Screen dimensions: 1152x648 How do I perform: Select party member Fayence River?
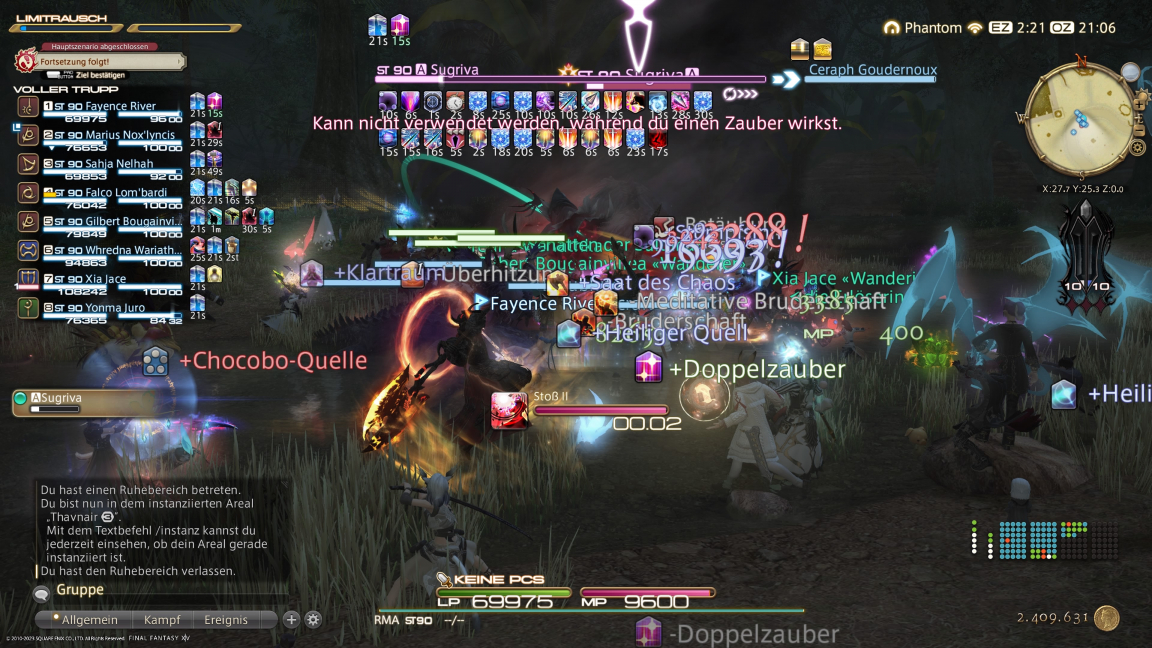pos(120,106)
